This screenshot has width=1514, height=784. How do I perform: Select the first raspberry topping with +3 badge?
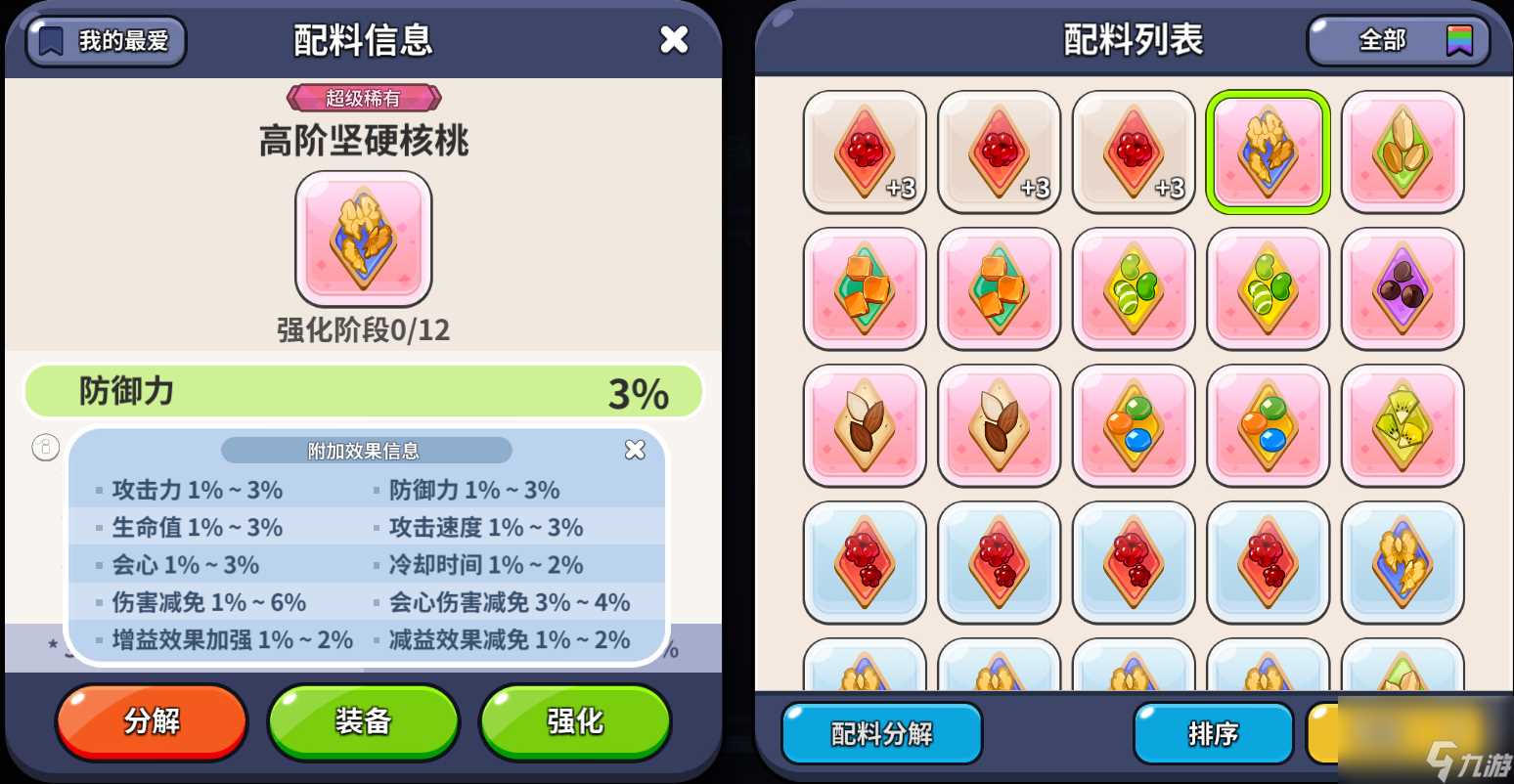864,152
